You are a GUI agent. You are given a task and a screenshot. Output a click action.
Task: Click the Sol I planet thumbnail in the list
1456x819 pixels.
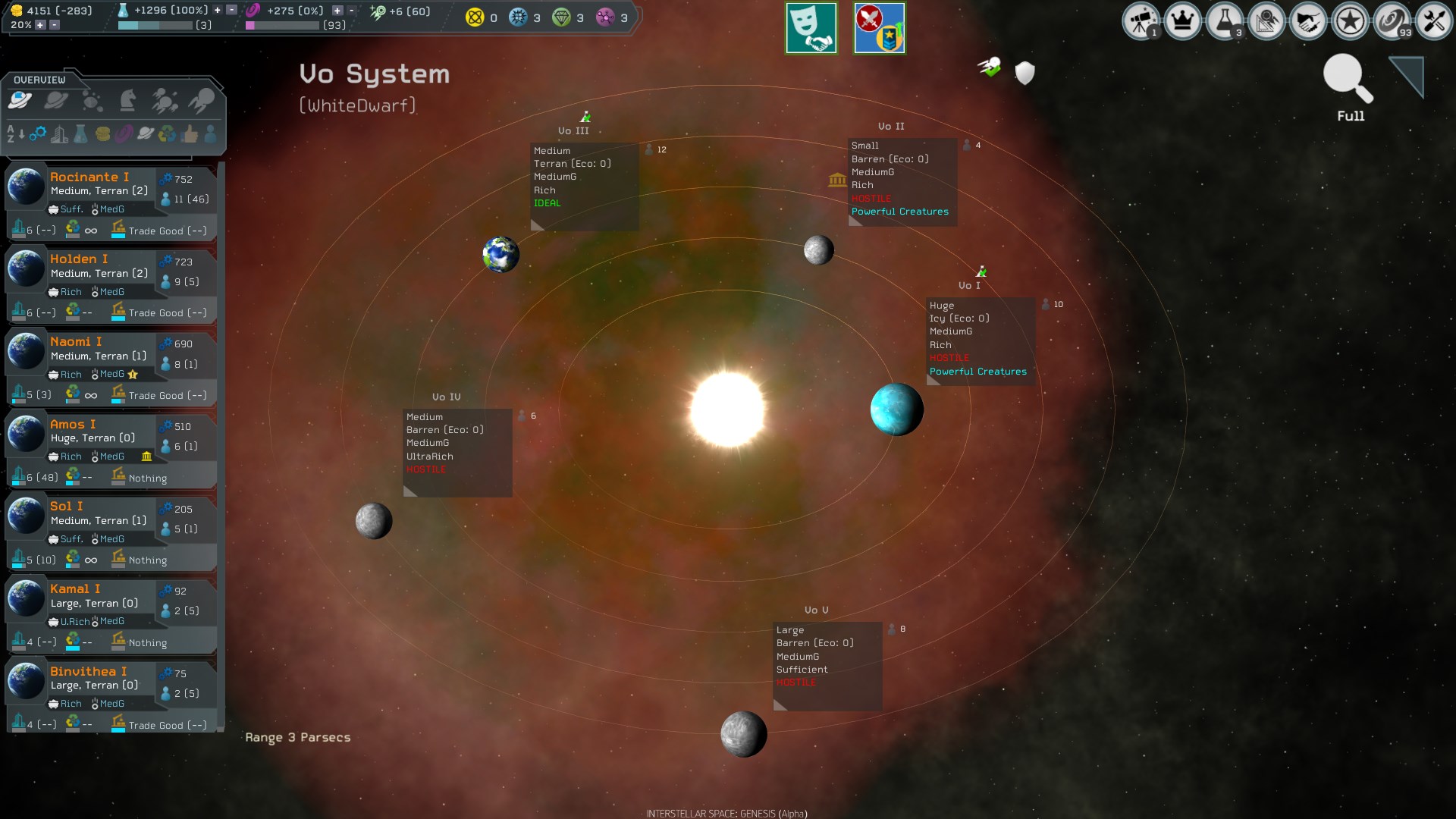(x=27, y=516)
